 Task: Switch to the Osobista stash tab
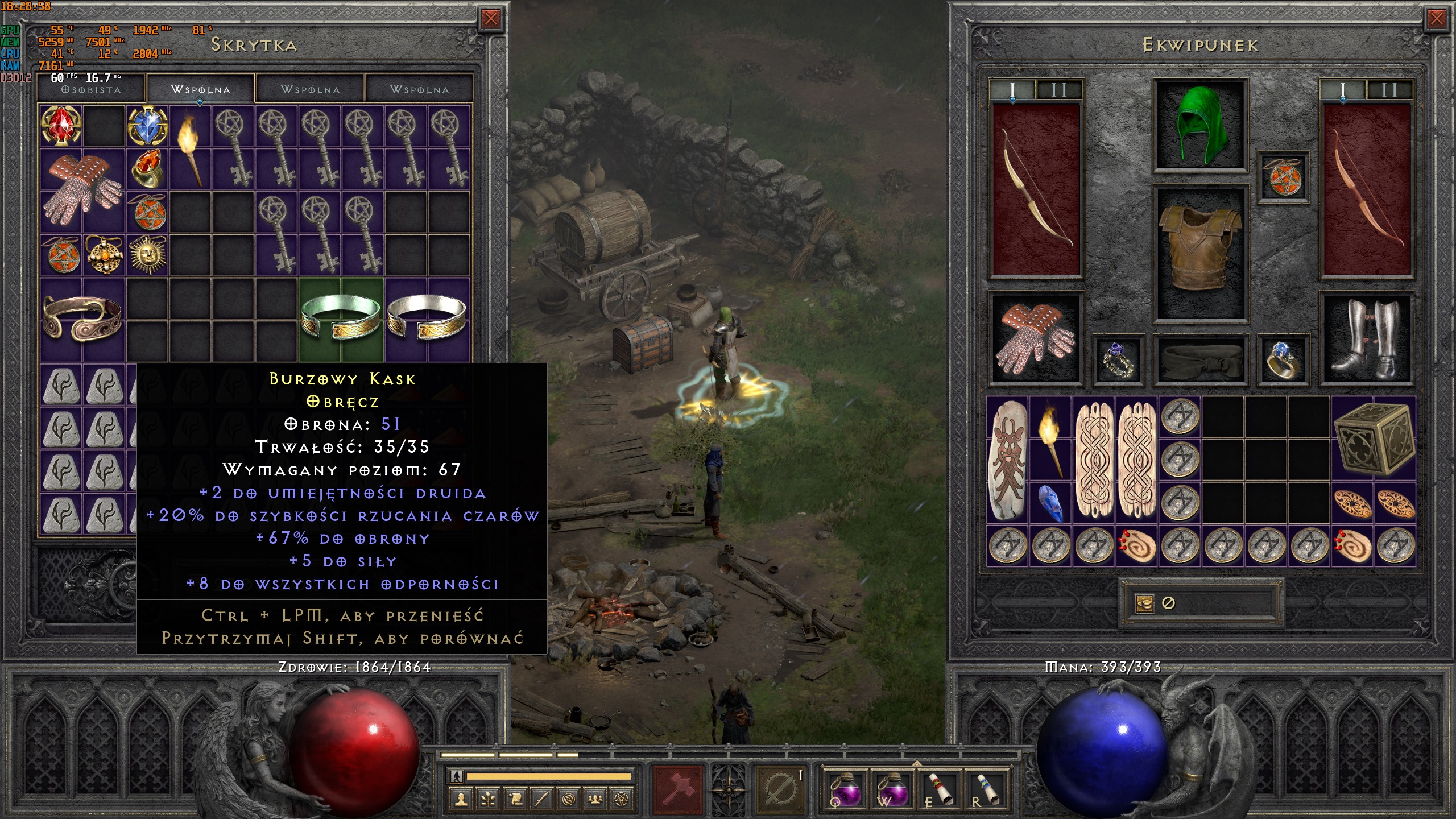tap(92, 89)
